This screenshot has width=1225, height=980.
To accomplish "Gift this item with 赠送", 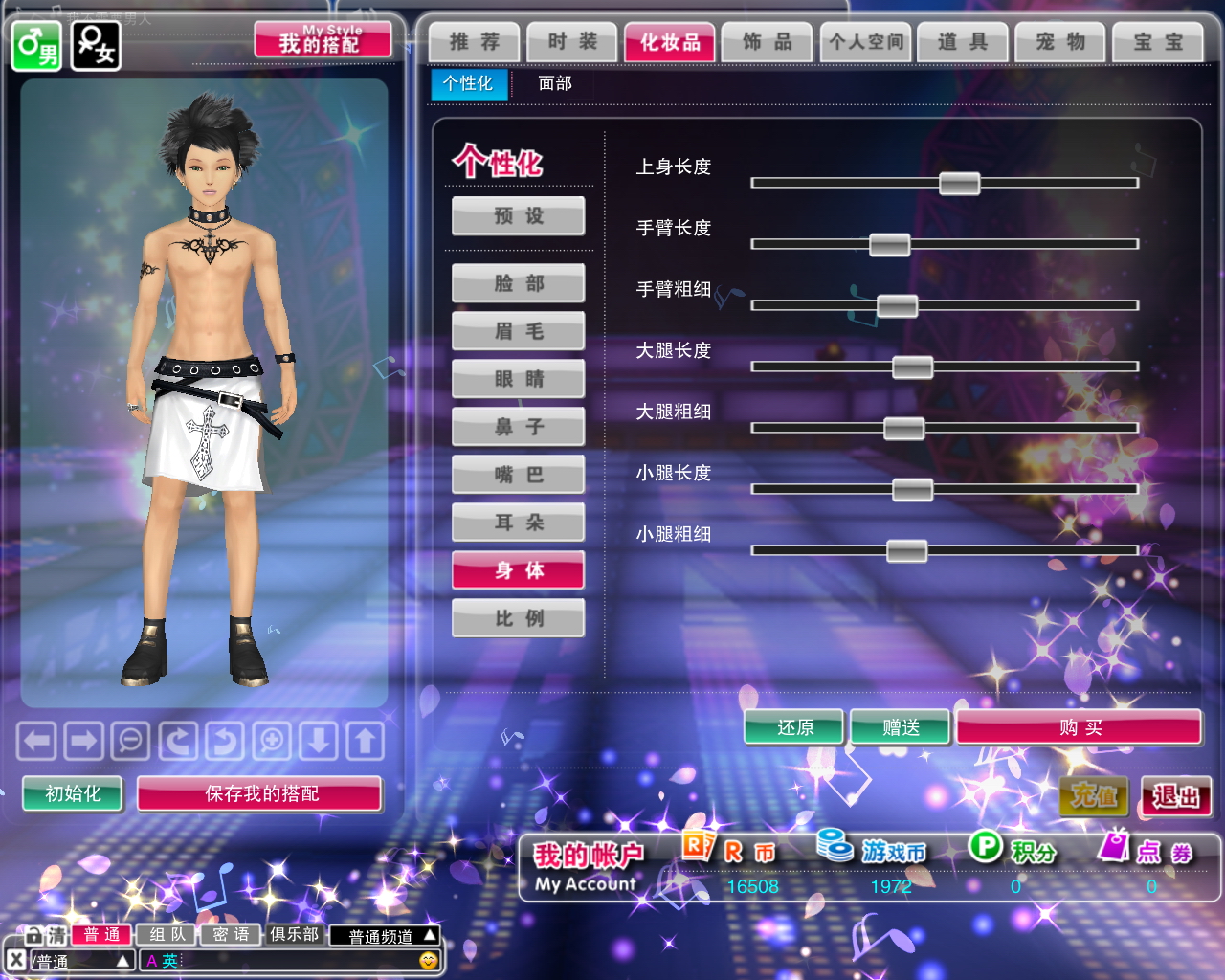I will 901,727.
